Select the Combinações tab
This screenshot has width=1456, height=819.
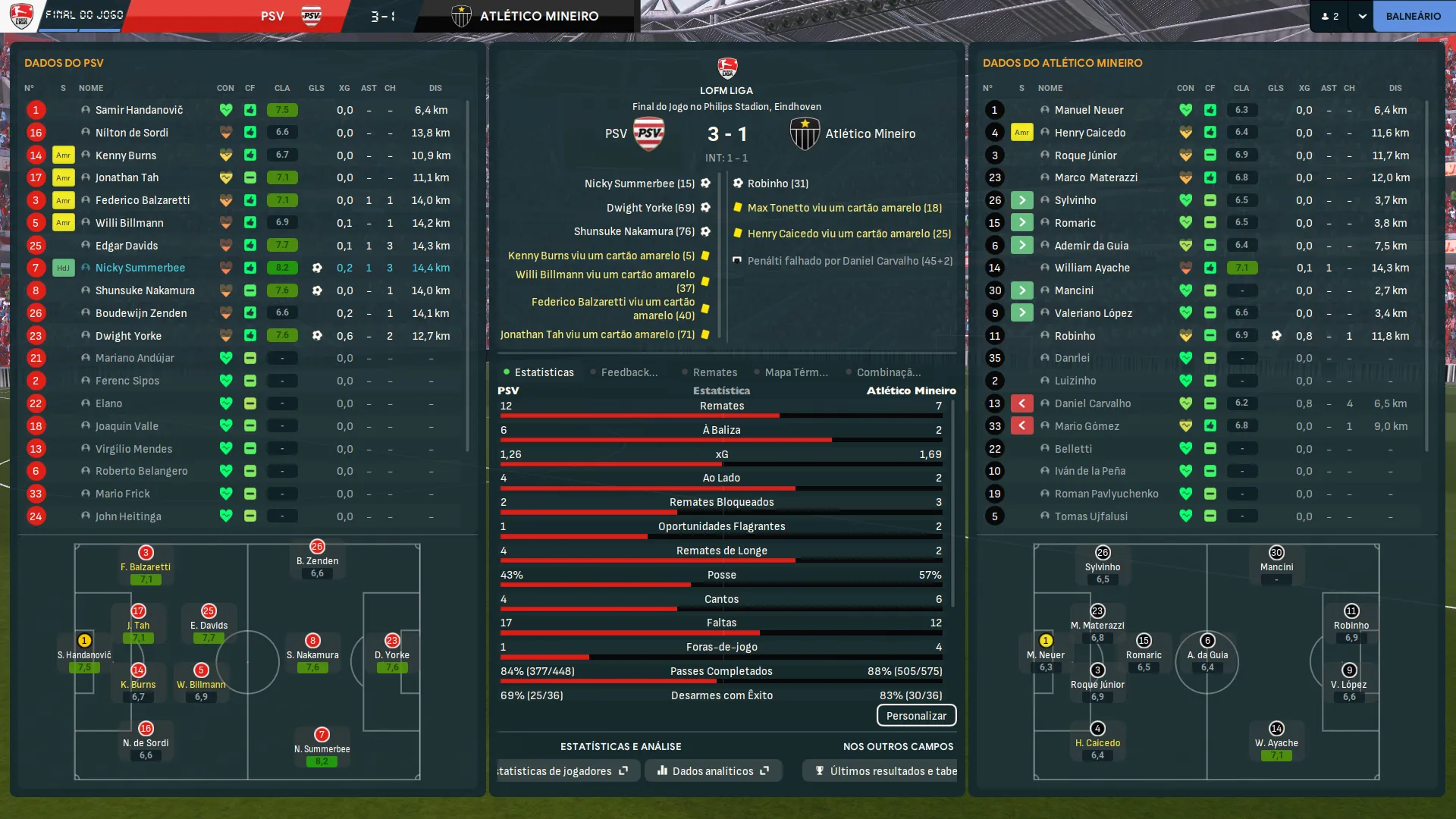point(888,372)
